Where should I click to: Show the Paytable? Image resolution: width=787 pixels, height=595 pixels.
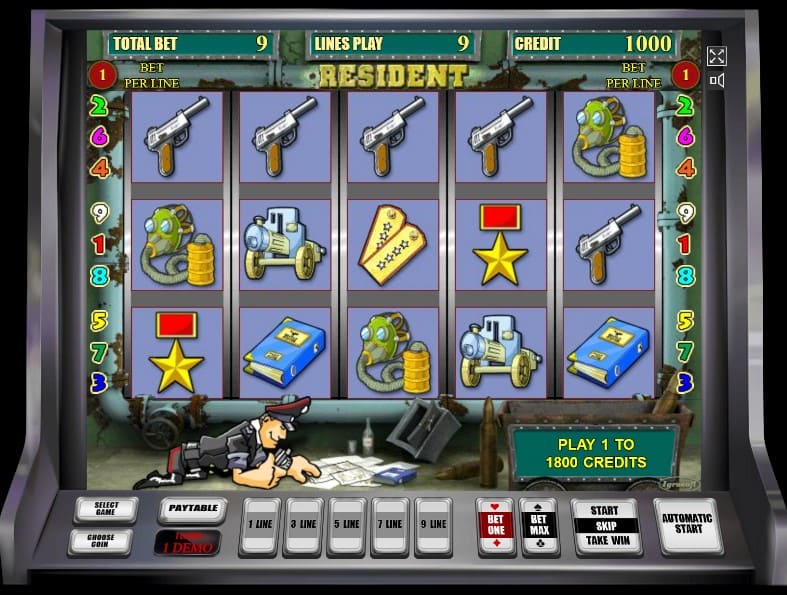(193, 509)
